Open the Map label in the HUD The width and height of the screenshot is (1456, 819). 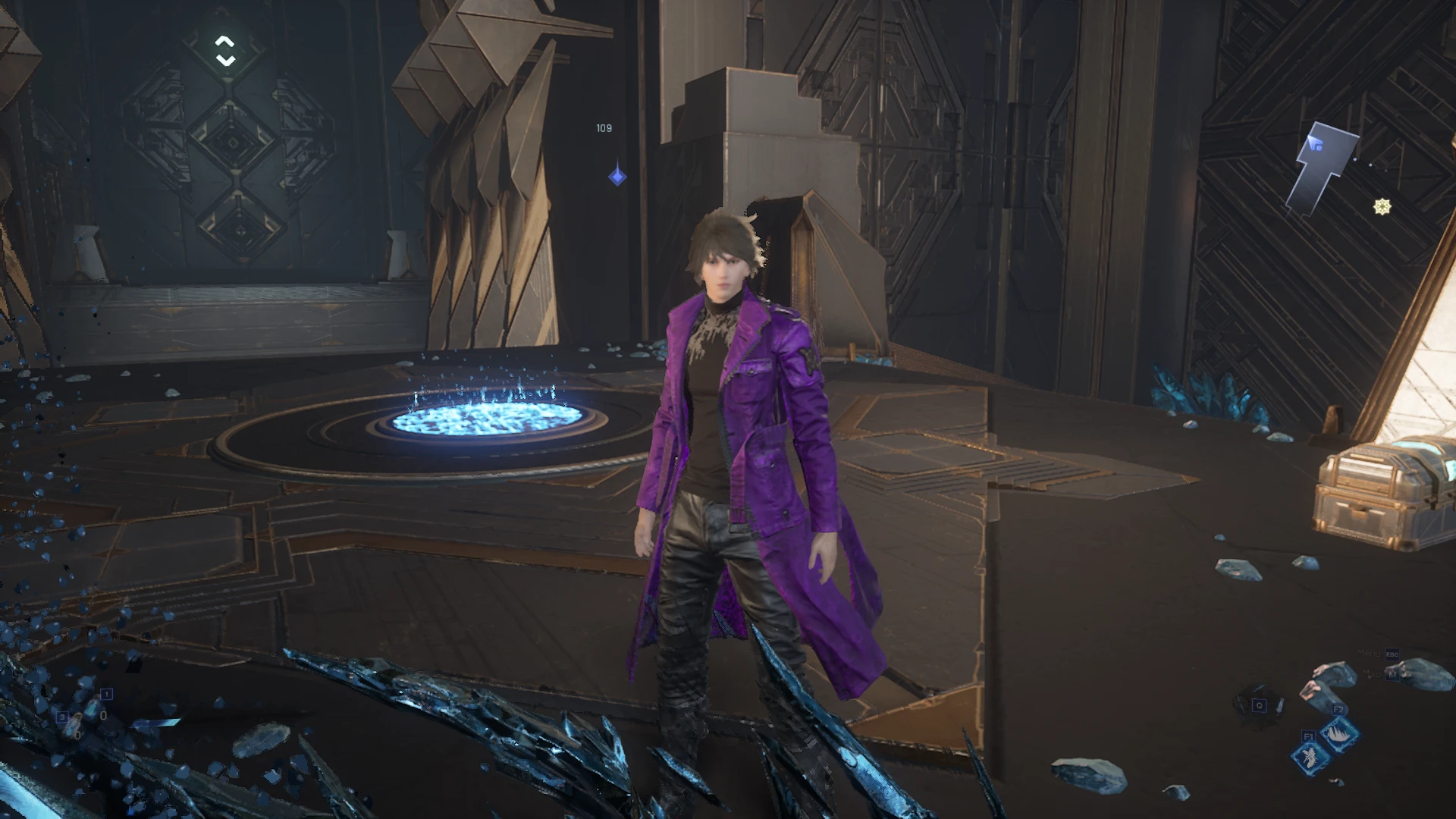click(1371, 673)
